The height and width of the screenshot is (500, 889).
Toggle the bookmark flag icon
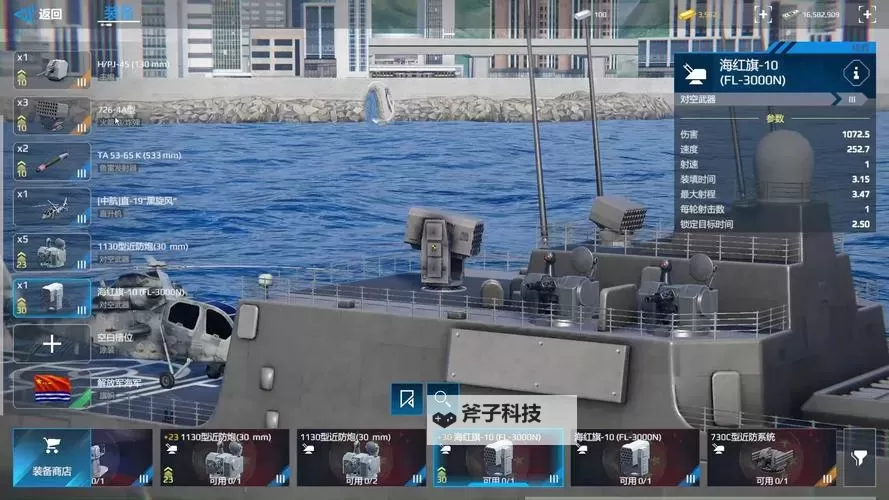tap(406, 399)
